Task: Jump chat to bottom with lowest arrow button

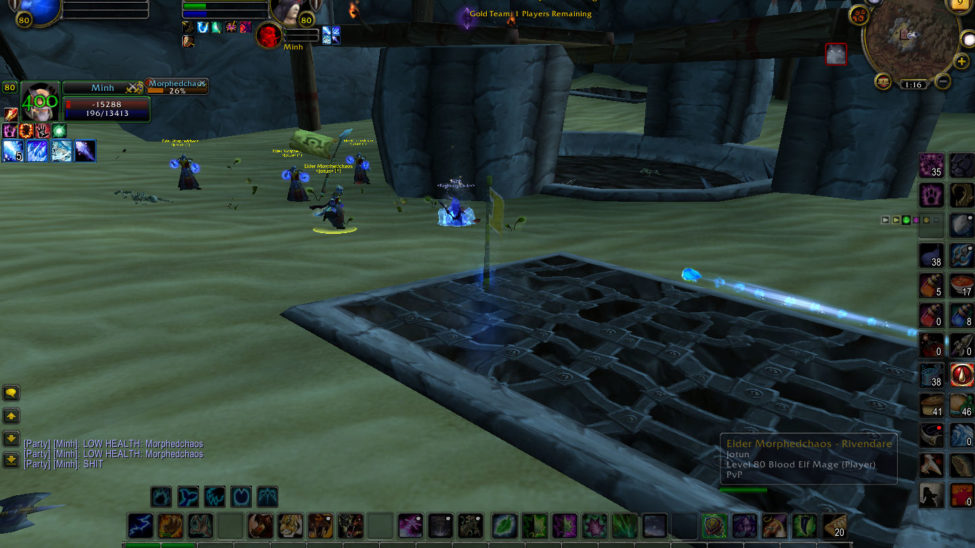Action: coord(11,459)
